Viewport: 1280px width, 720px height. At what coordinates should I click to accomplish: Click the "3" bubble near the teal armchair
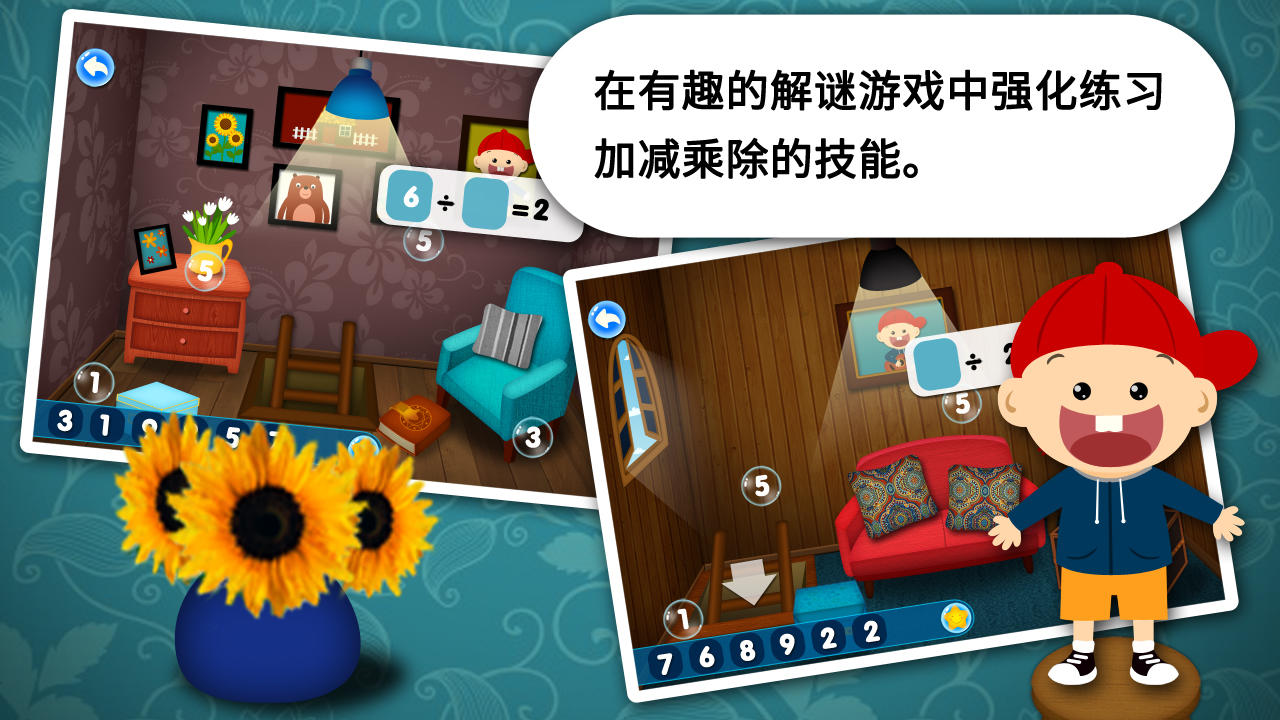(x=531, y=436)
